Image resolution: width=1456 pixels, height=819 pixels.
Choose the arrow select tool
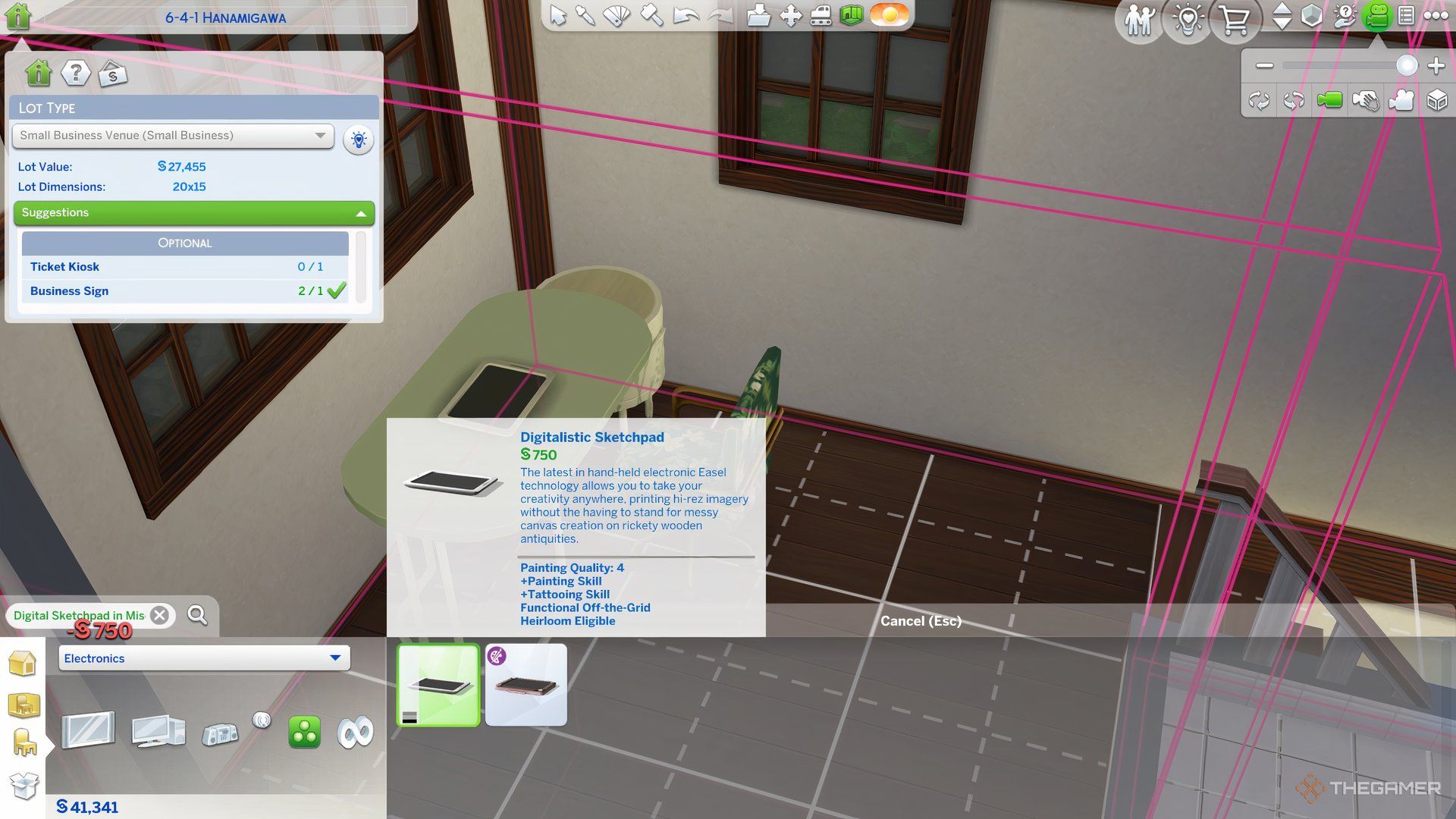point(557,15)
